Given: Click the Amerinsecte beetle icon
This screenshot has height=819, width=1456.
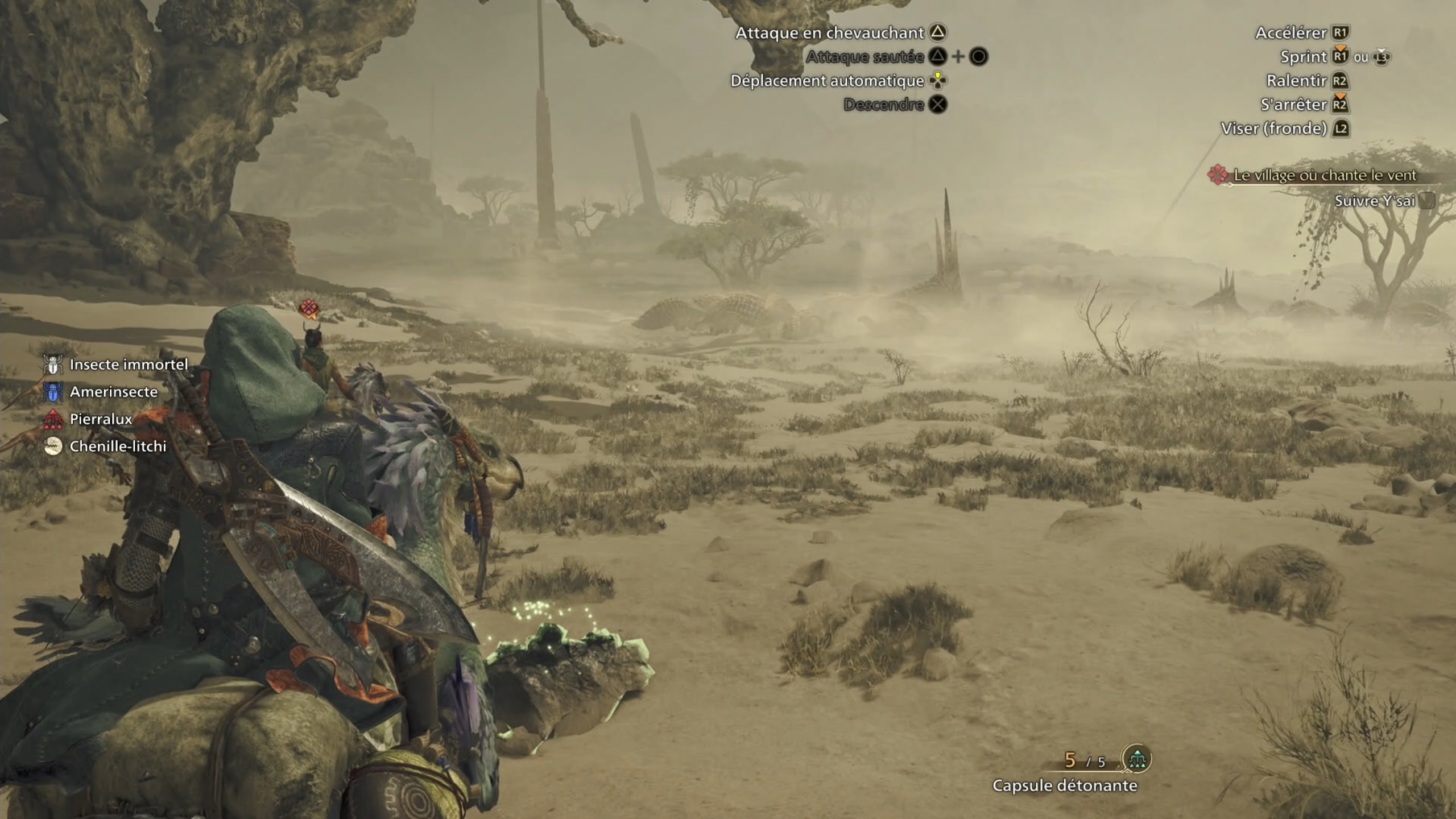Looking at the screenshot, I should point(52,392).
